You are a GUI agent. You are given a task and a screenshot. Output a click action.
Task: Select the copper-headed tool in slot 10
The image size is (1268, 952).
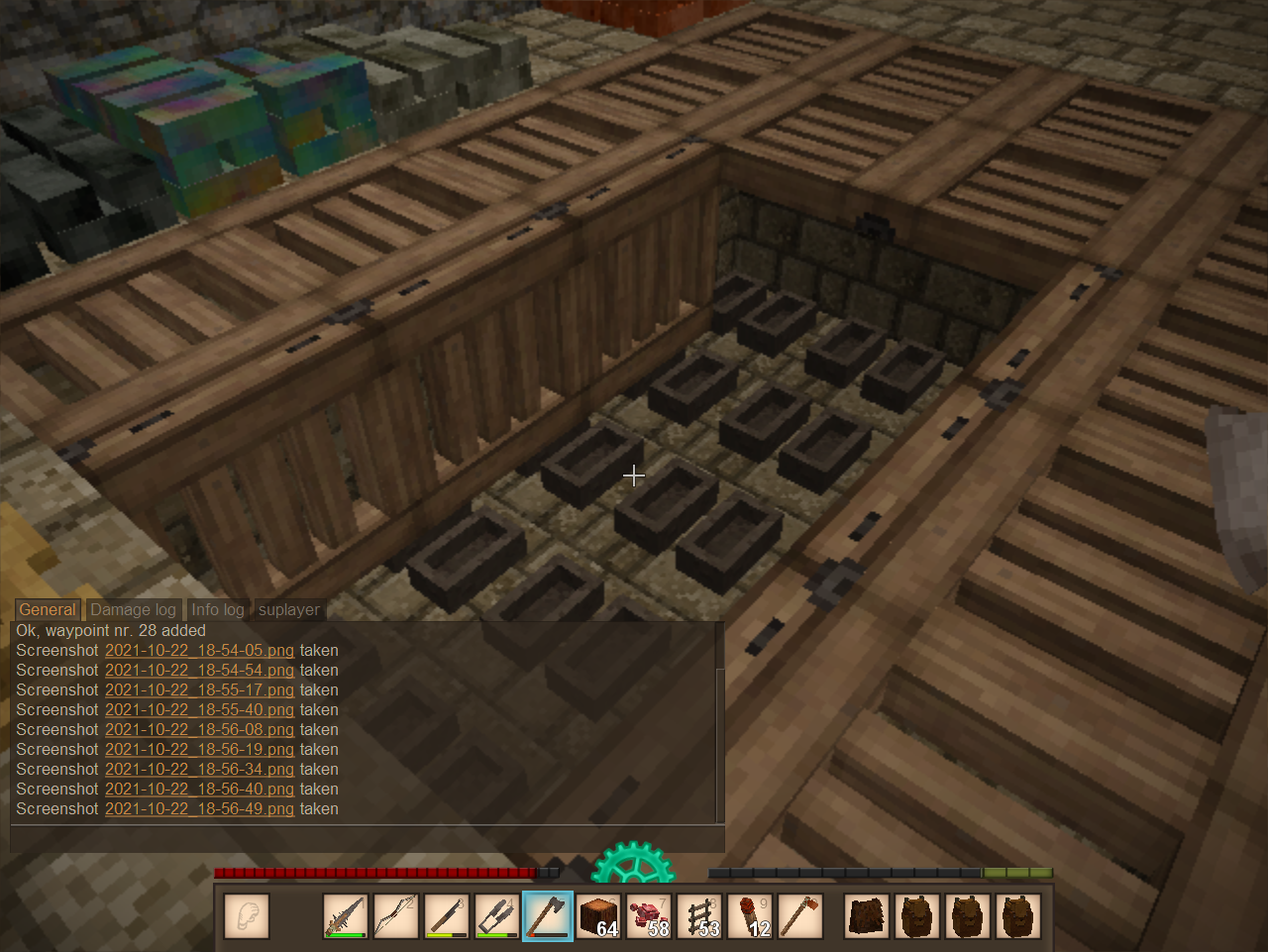pyautogui.click(x=801, y=916)
